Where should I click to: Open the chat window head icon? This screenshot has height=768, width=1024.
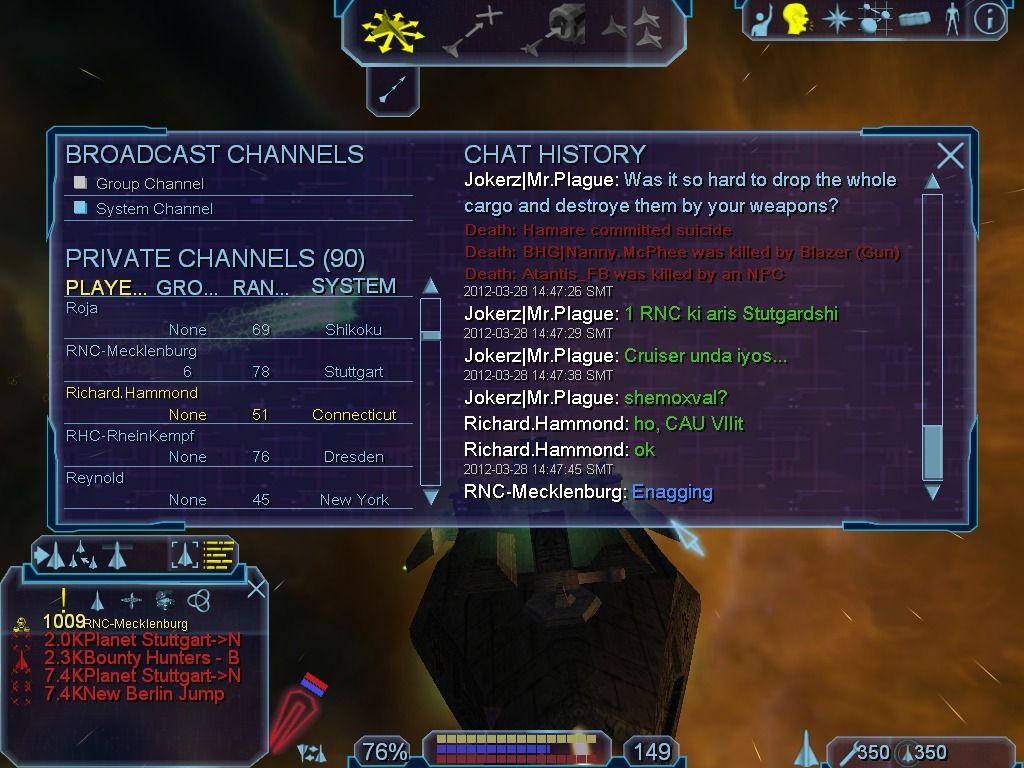click(x=797, y=18)
